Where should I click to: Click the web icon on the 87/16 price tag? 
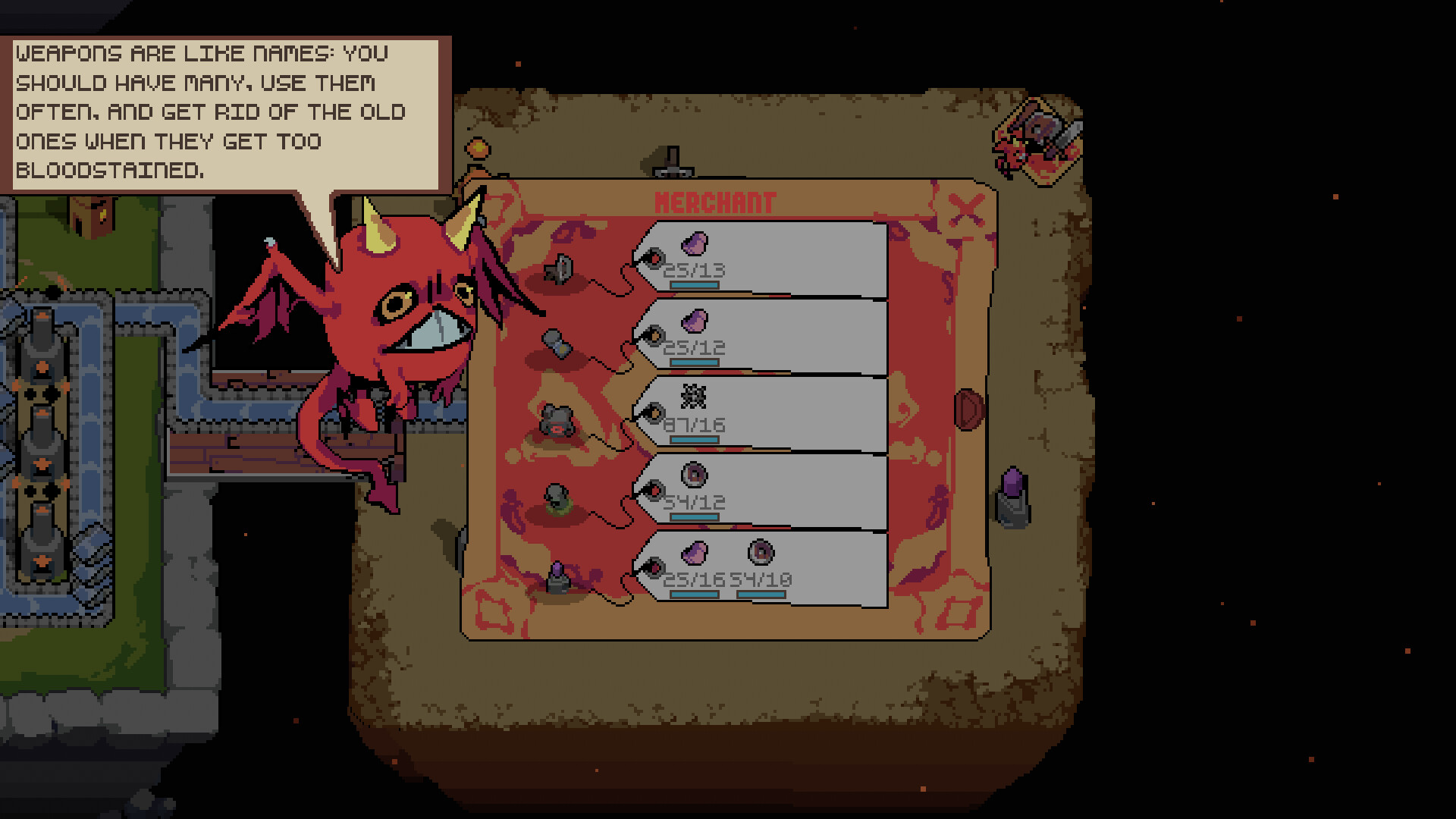pos(694,396)
